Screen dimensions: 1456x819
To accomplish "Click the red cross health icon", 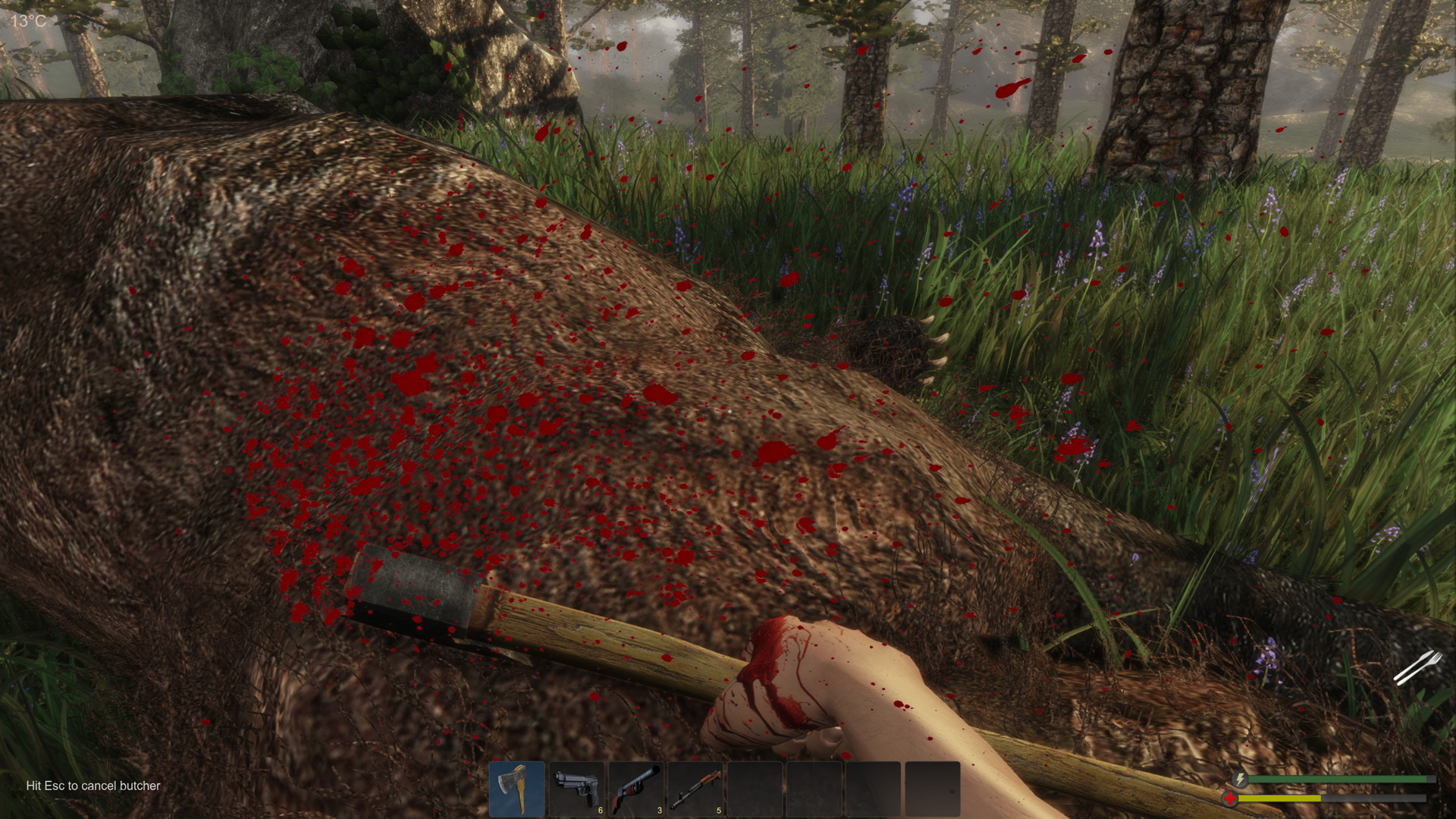I will point(1230,799).
